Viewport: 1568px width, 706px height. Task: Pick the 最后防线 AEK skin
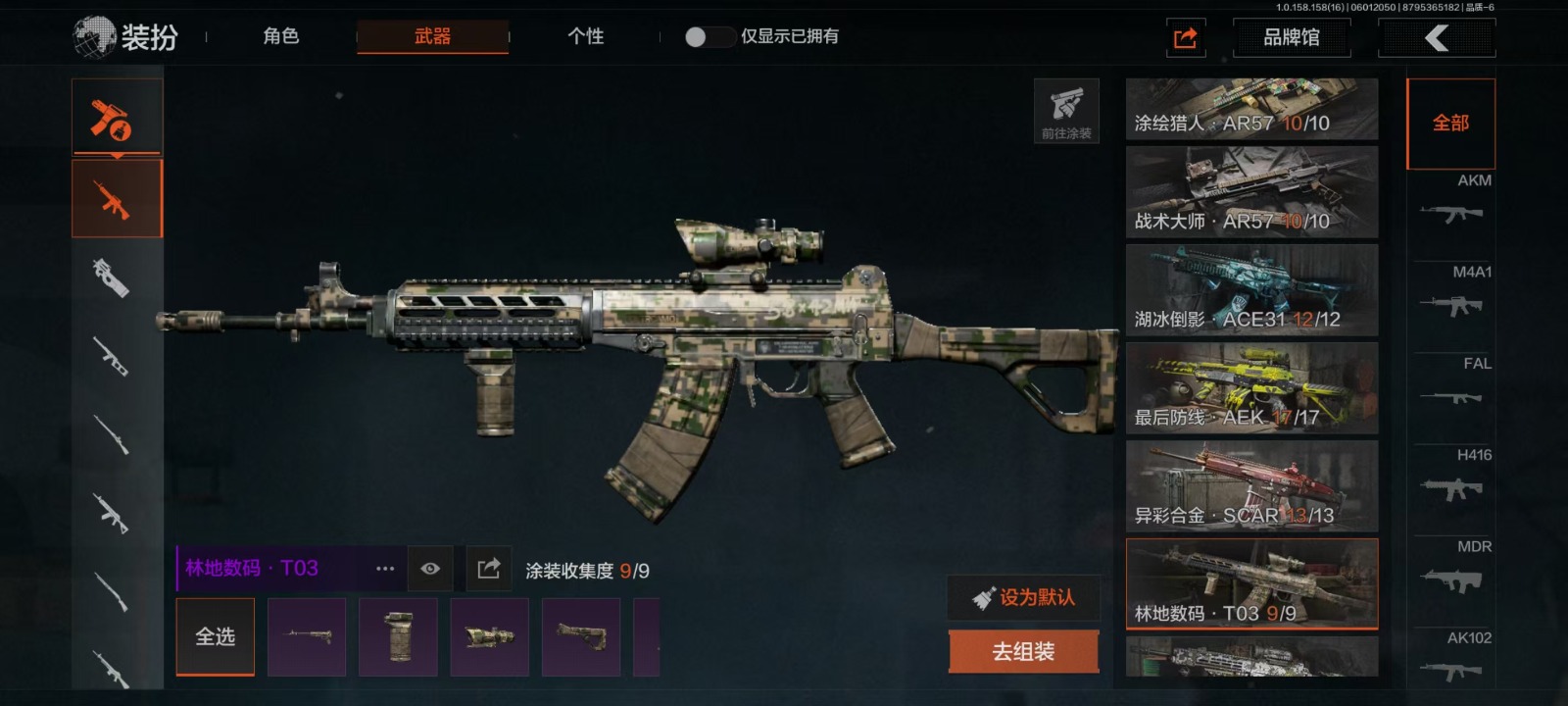pyautogui.click(x=1251, y=388)
